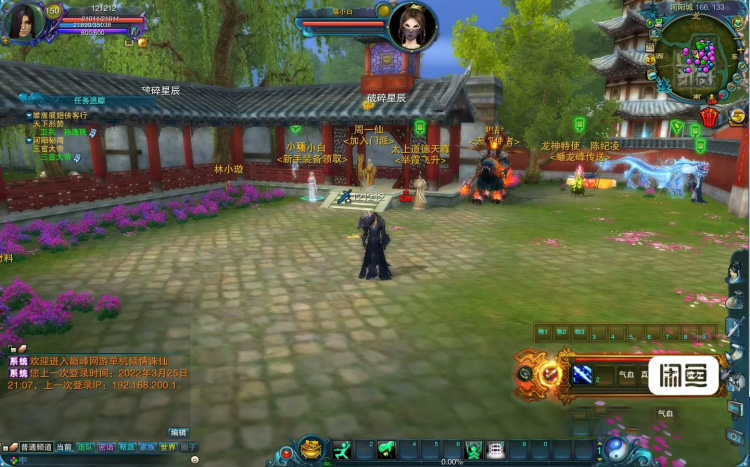The width and height of the screenshot is (750, 467).
Task: Open the golden cauldron icon beside hotbar
Action: pyautogui.click(x=311, y=448)
